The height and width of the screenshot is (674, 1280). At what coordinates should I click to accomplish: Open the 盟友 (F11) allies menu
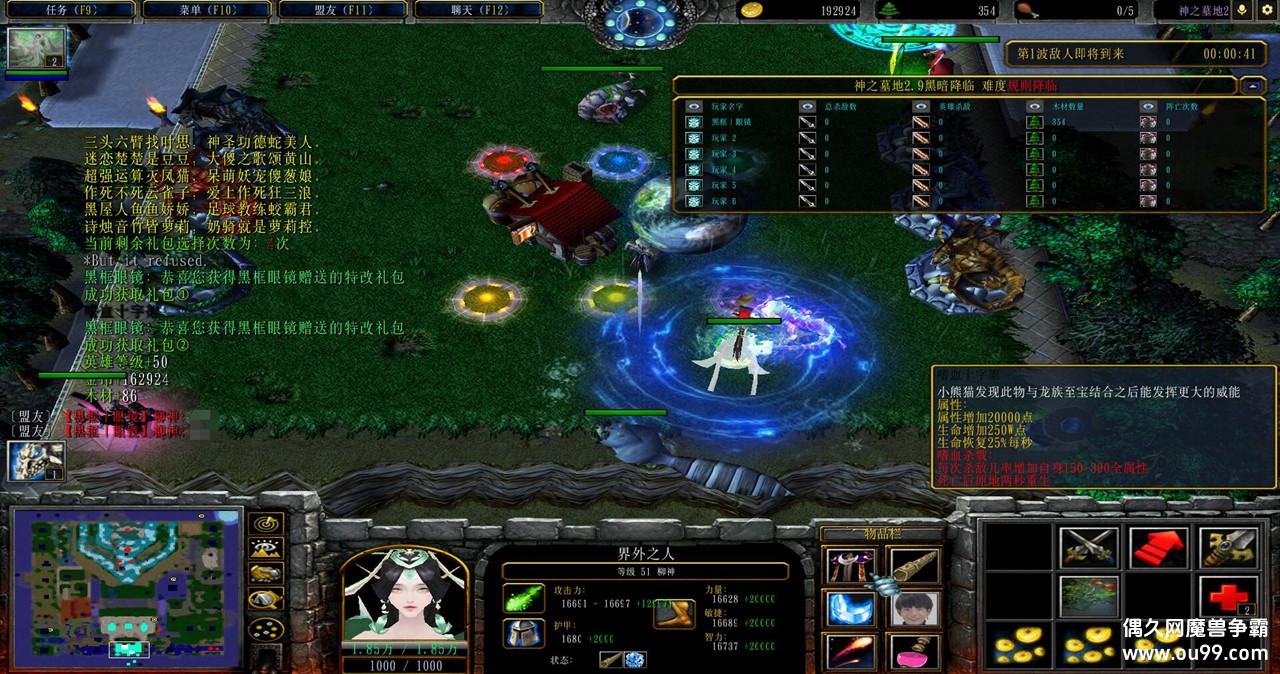[x=342, y=9]
